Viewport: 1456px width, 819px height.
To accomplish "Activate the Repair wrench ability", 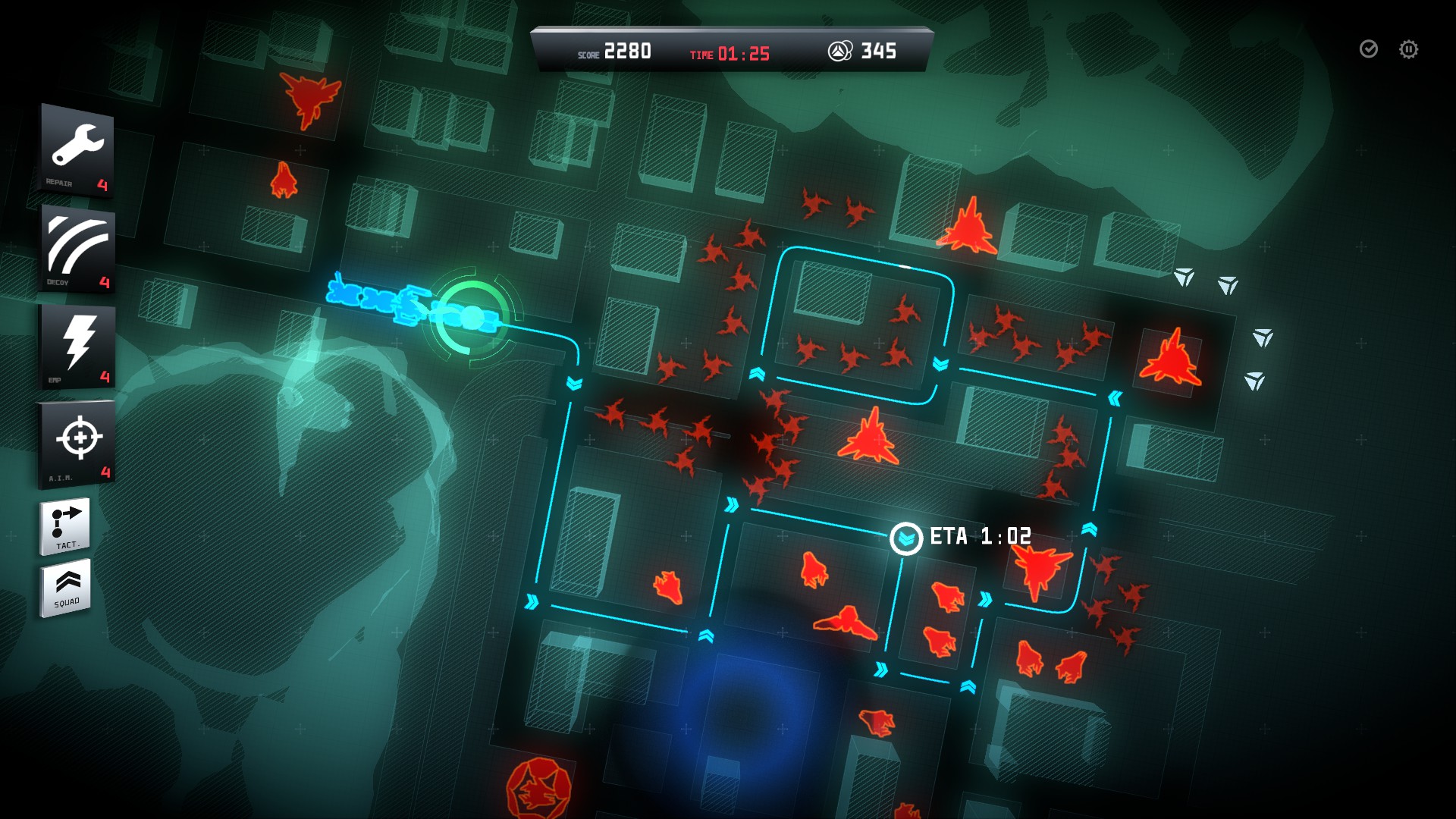I will (77, 150).
